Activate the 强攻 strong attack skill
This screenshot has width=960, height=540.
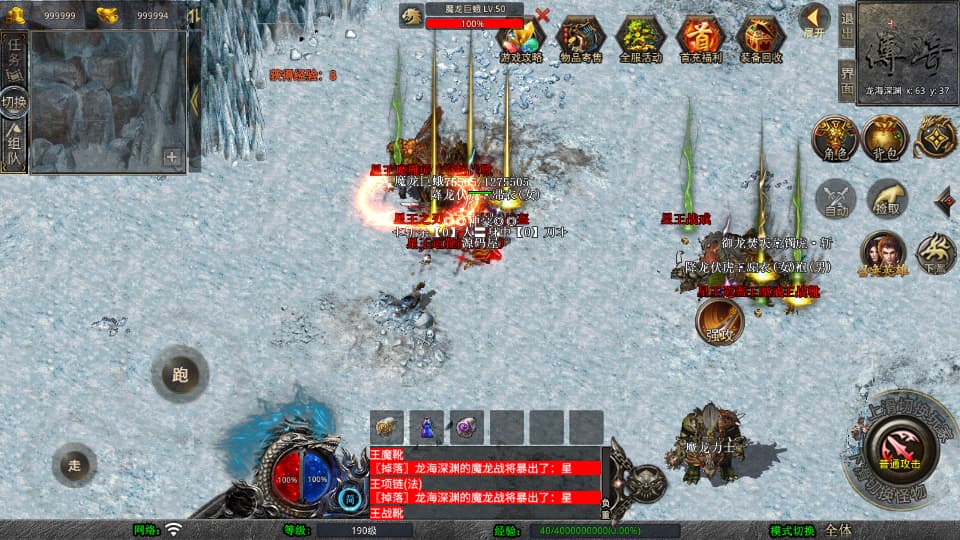coord(720,322)
